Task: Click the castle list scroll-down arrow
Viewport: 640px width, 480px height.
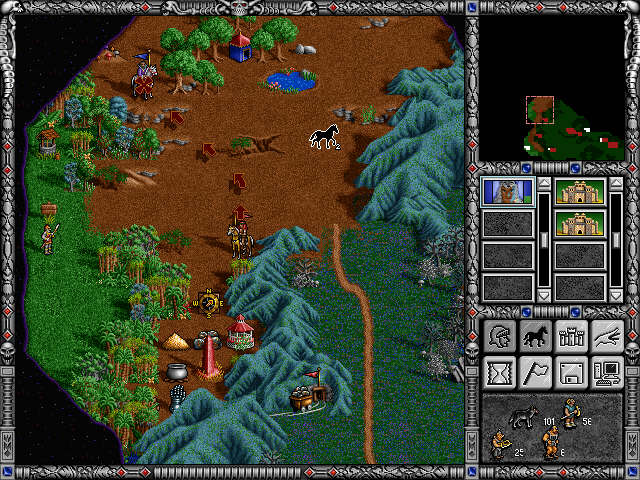Action: click(x=617, y=295)
